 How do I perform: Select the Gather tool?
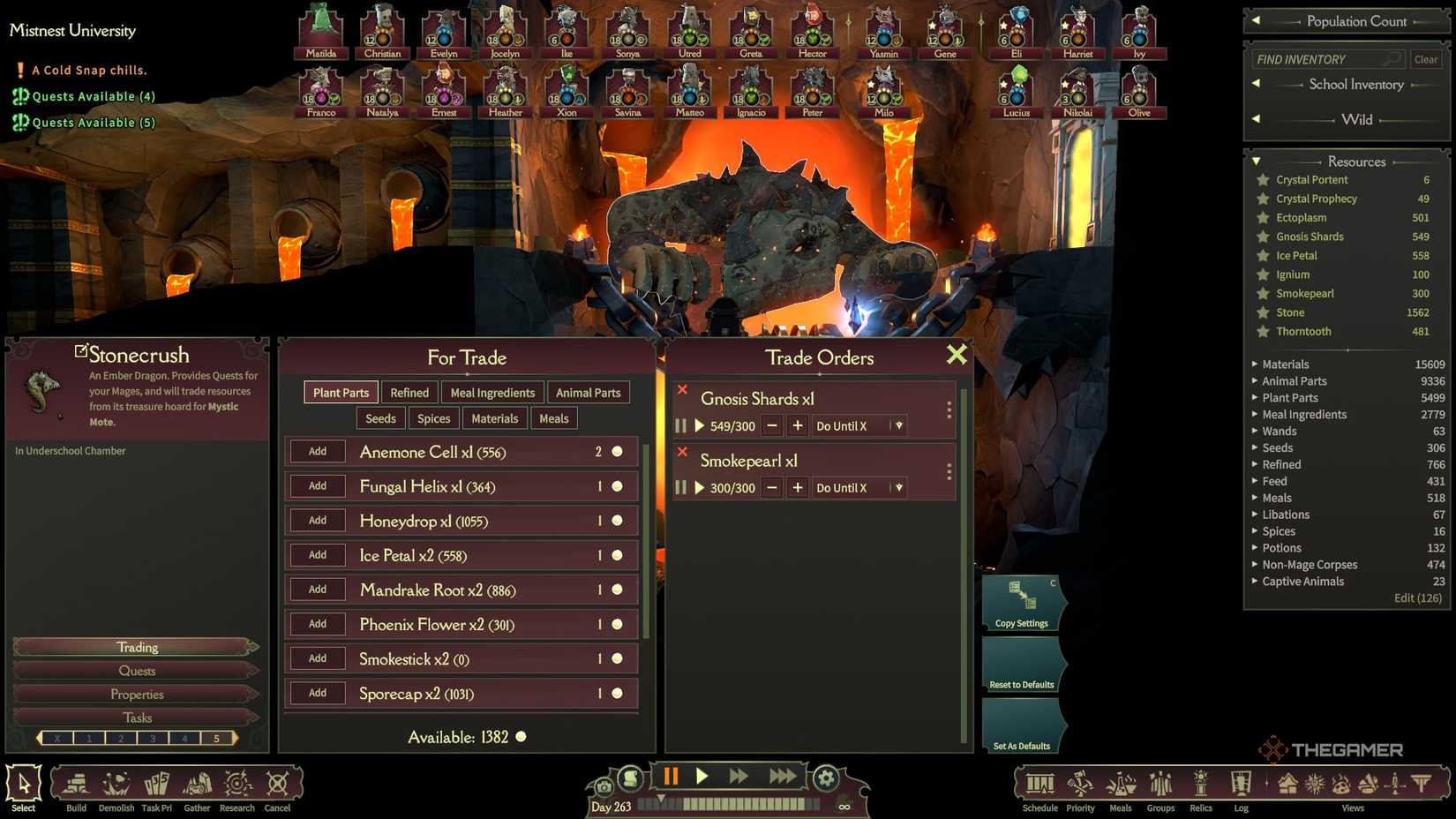[x=196, y=784]
